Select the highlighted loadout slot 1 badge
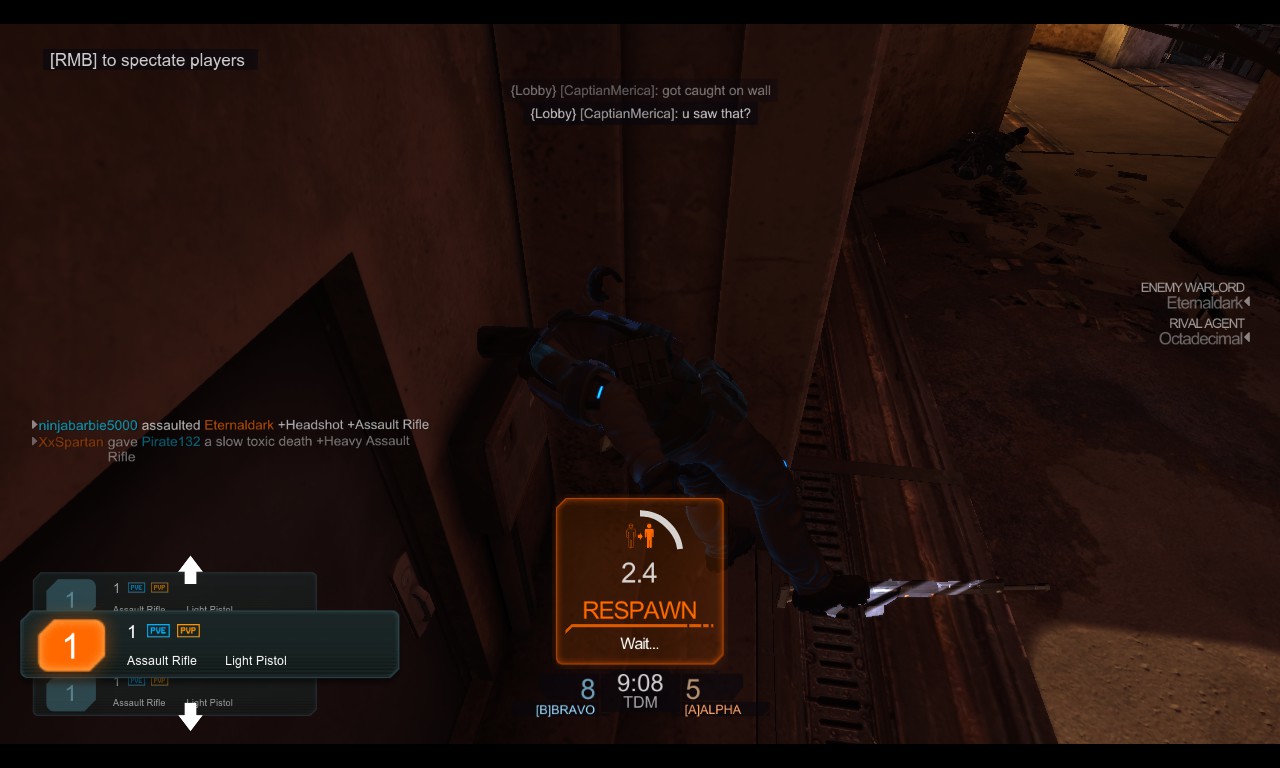1280x768 pixels. [71, 644]
